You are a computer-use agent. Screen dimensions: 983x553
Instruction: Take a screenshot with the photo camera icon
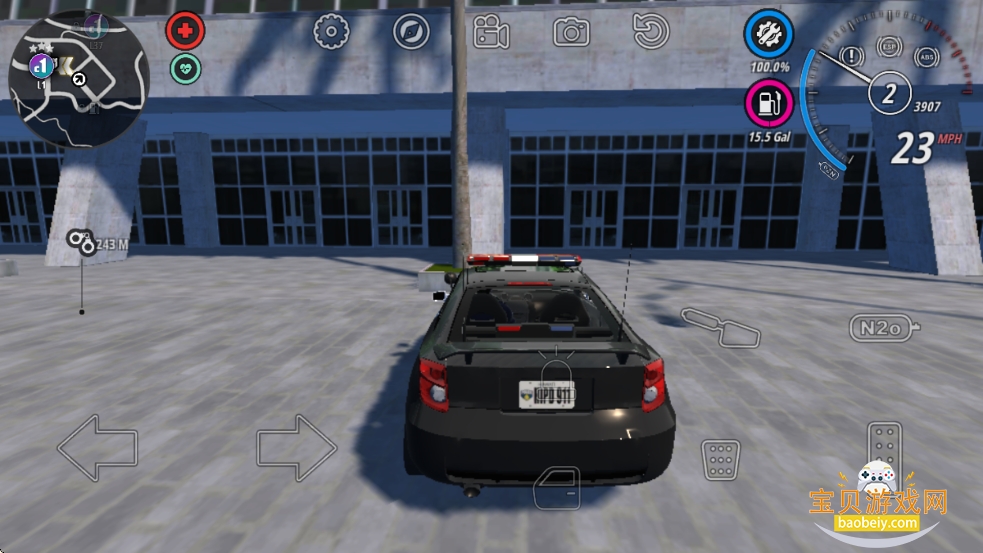click(x=571, y=33)
